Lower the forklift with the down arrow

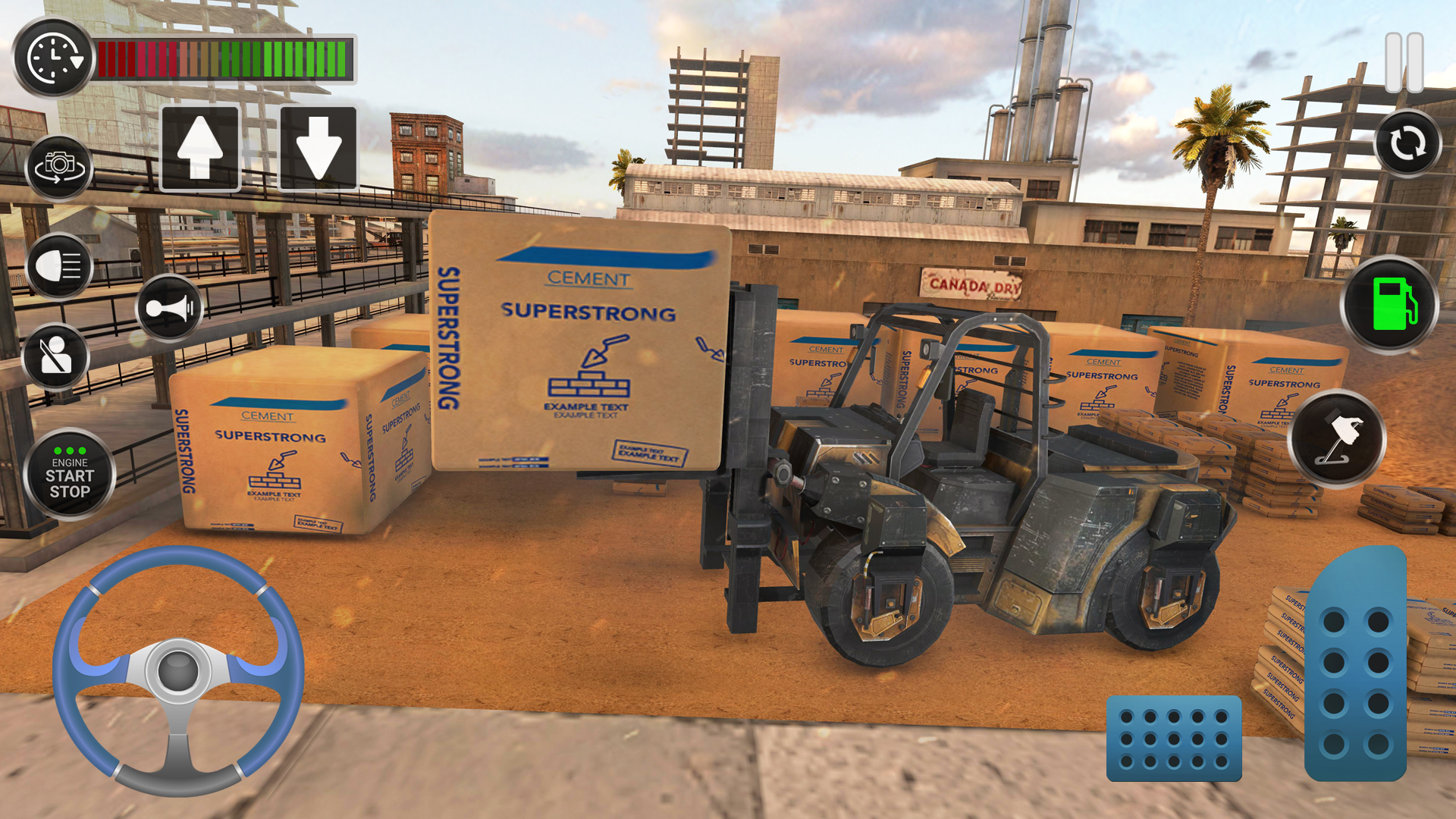coord(318,148)
